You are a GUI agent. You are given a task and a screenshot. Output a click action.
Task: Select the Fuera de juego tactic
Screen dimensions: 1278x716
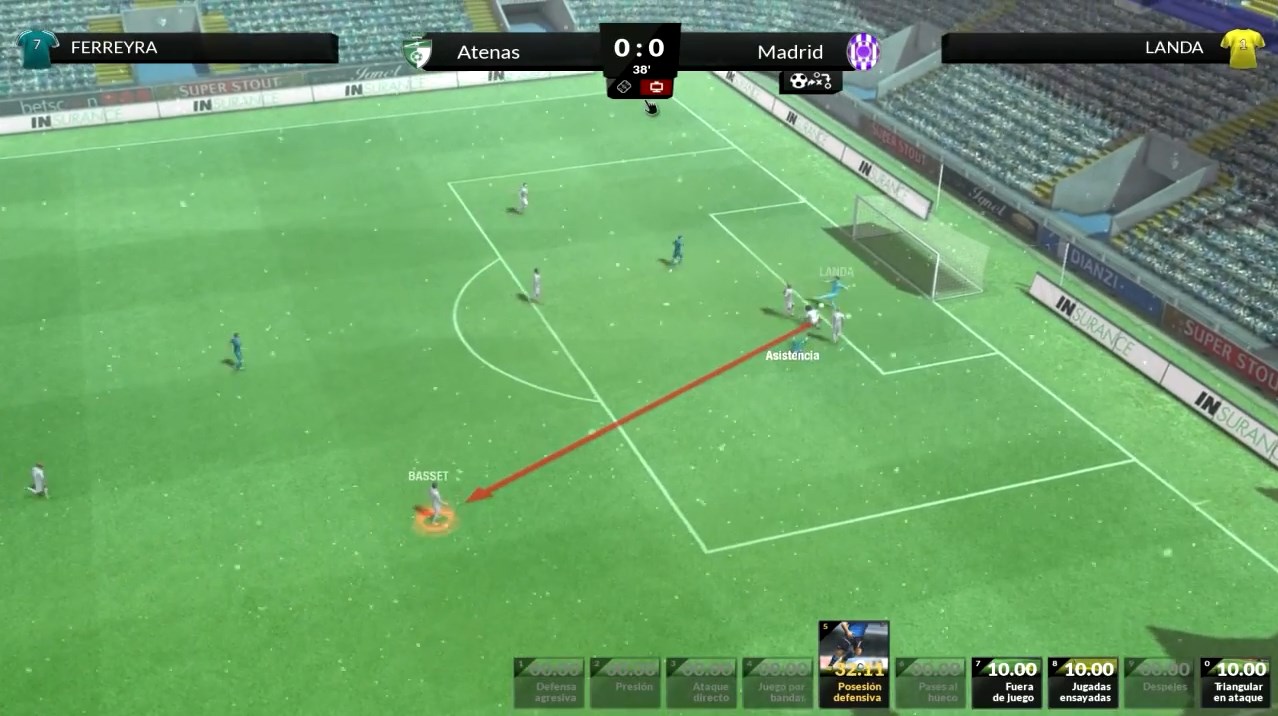[1007, 681]
